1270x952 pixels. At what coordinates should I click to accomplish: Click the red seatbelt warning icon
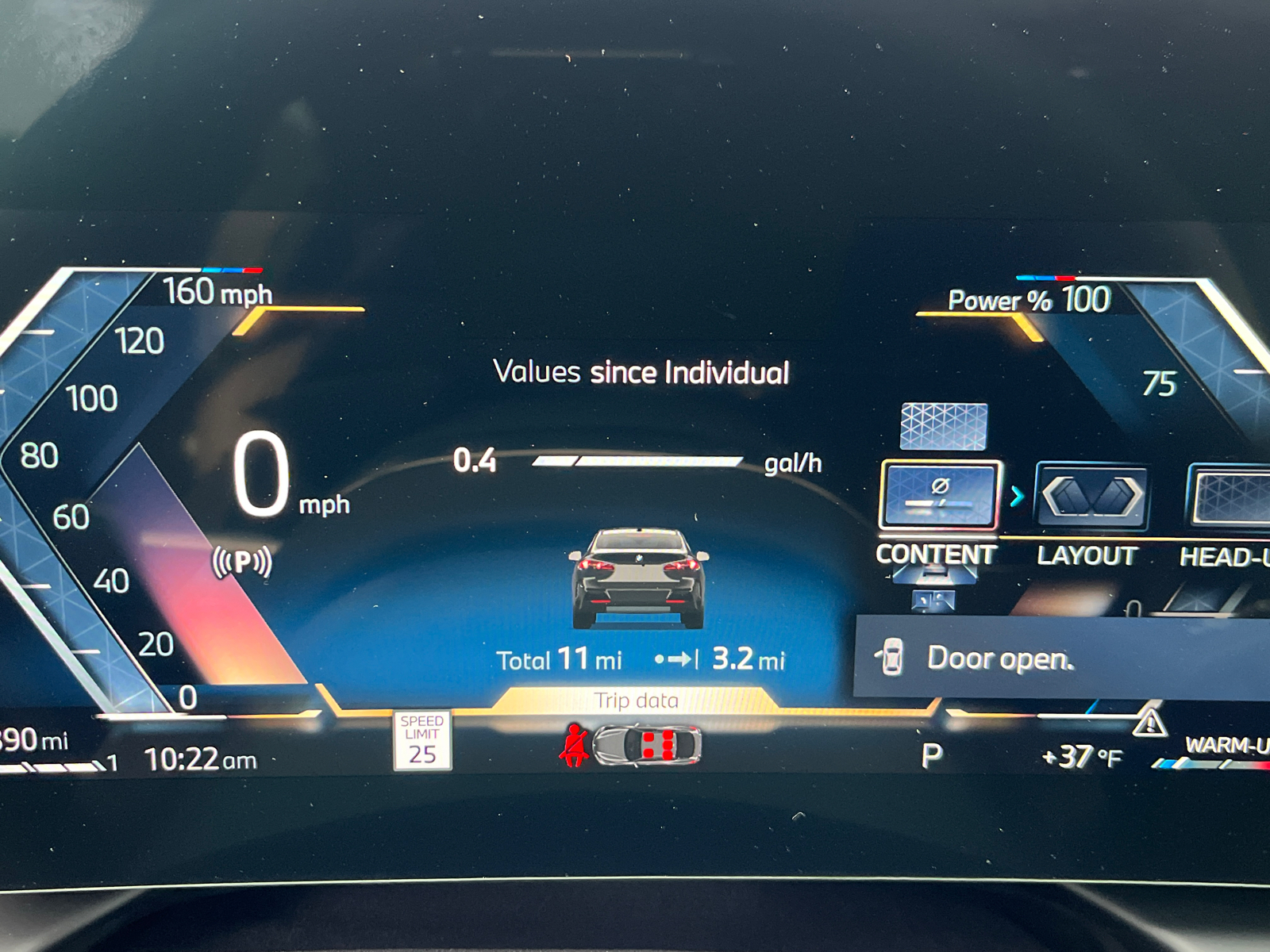(573, 746)
